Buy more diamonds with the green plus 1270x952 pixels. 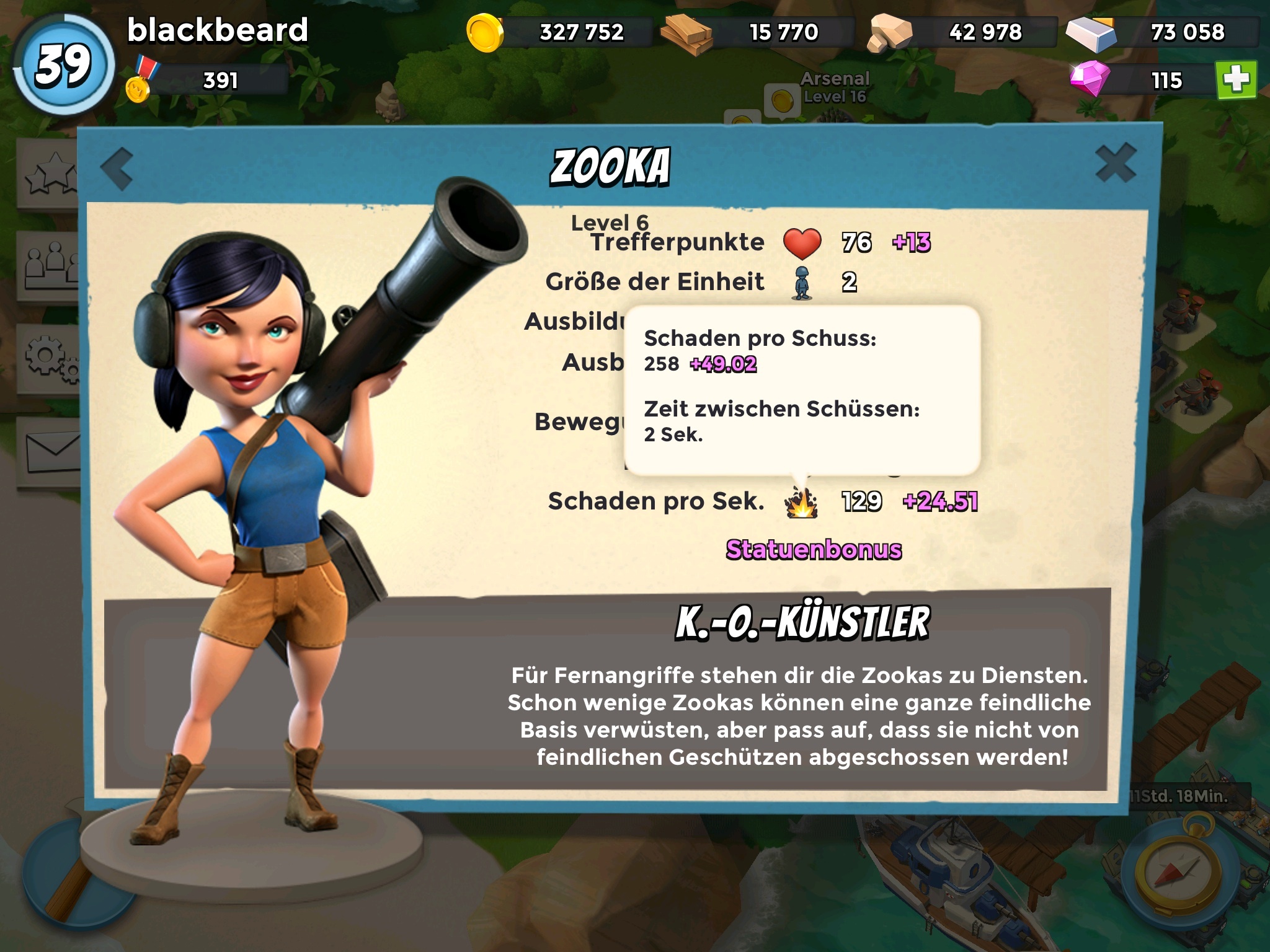pos(1236,80)
